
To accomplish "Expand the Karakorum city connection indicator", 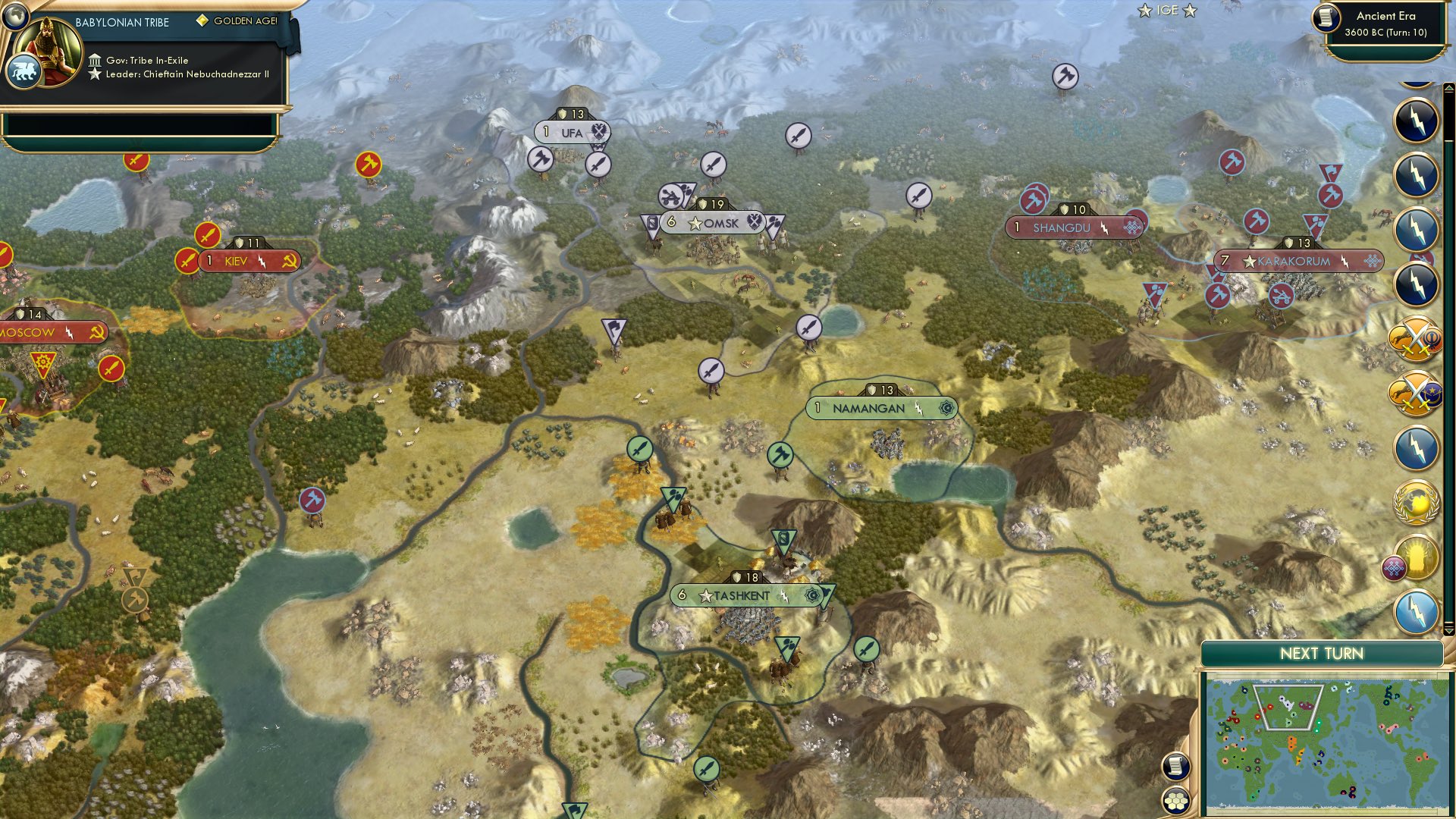I will coord(1372,260).
